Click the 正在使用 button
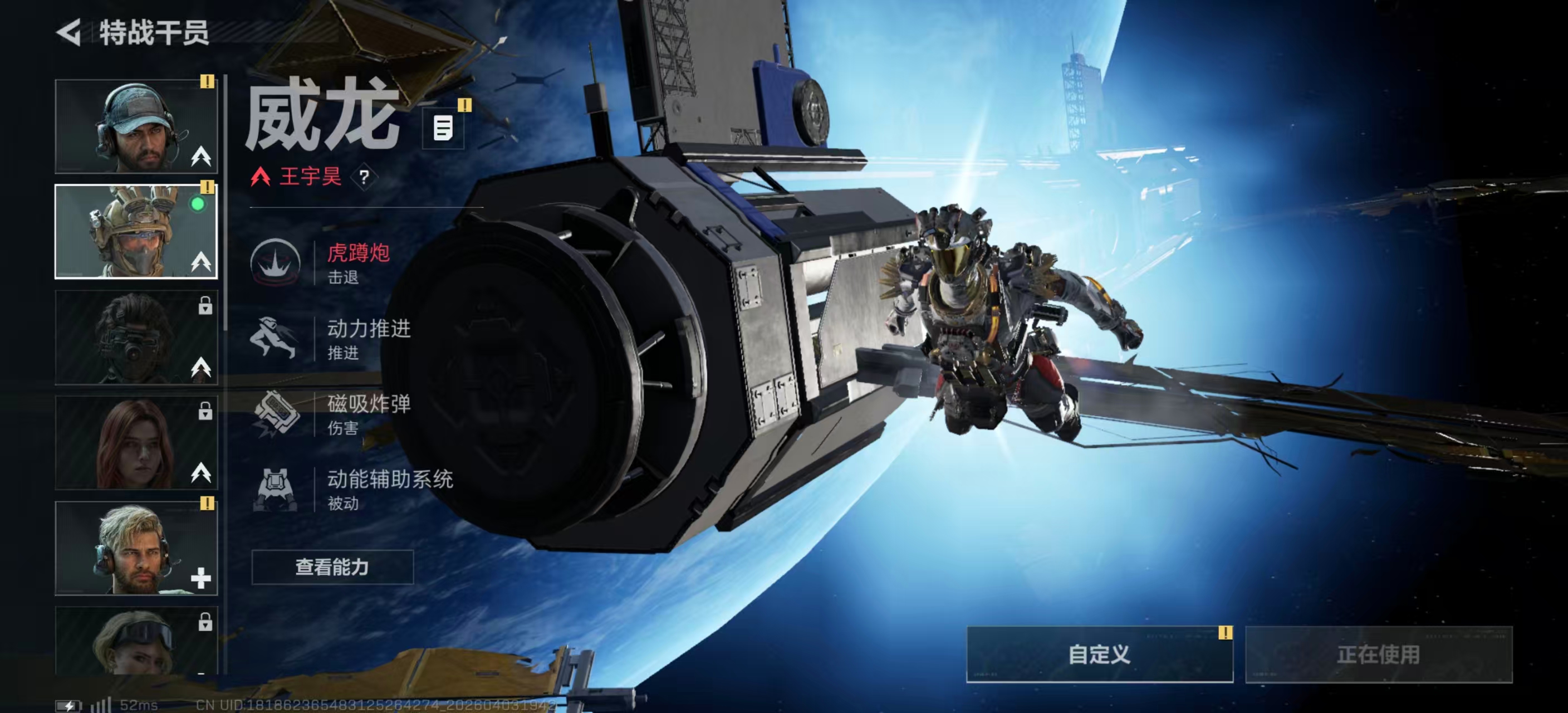This screenshot has height=713, width=1568. (1378, 655)
